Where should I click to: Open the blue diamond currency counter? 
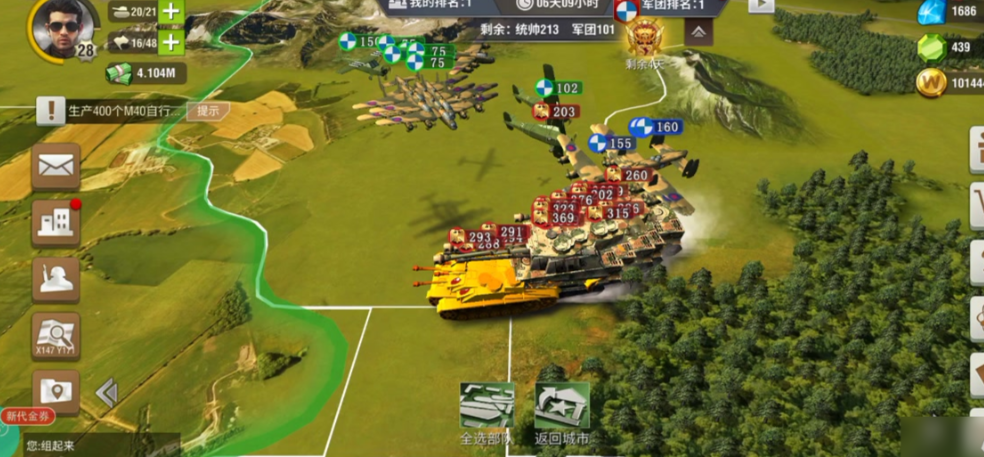(x=948, y=12)
